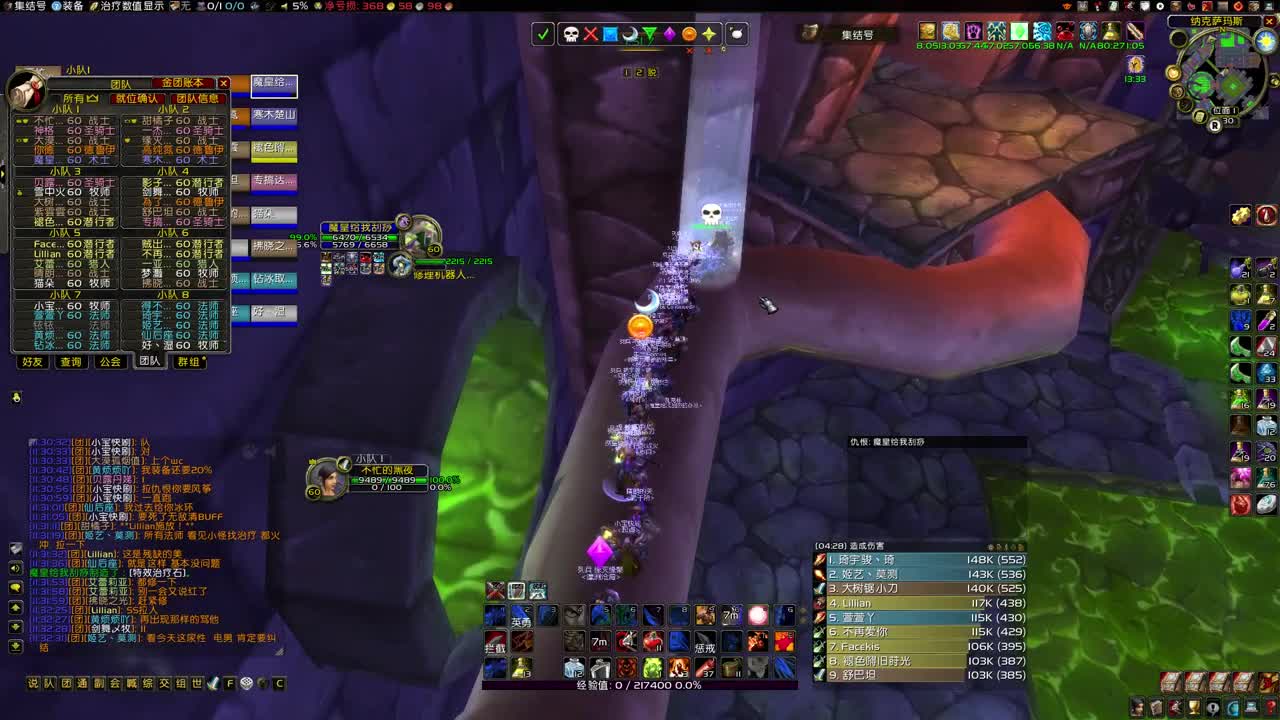Toggle the white flag marker icon
The height and width of the screenshot is (720, 1280).
coord(737,33)
